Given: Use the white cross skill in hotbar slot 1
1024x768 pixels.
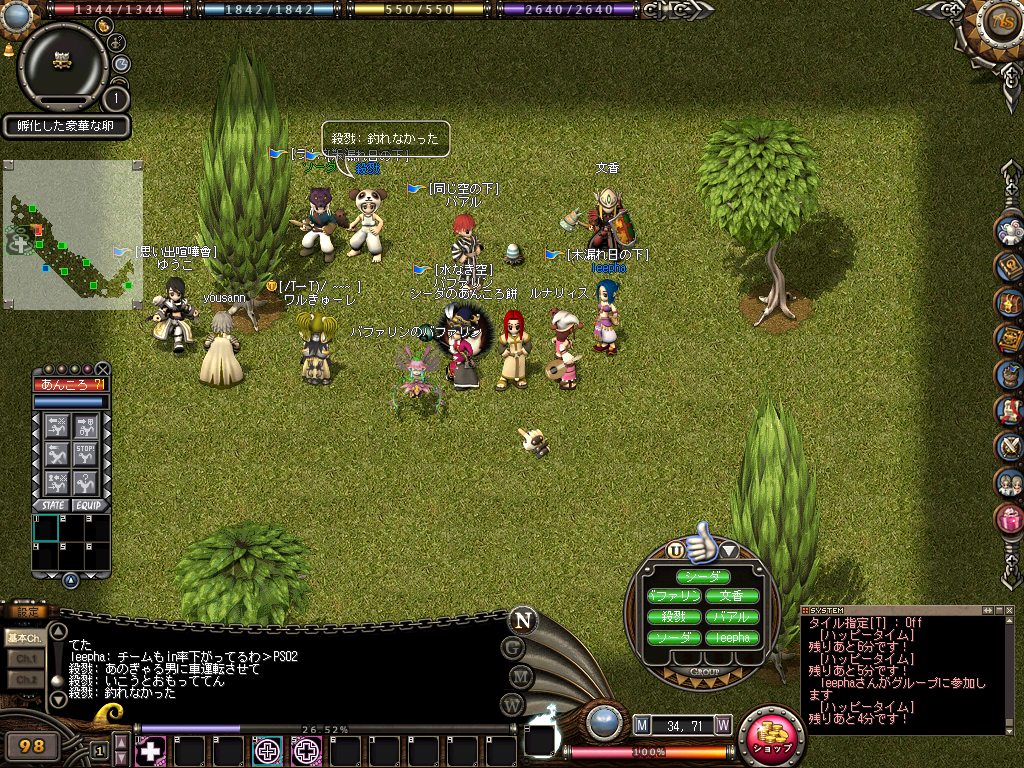Looking at the screenshot, I should click(x=150, y=750).
